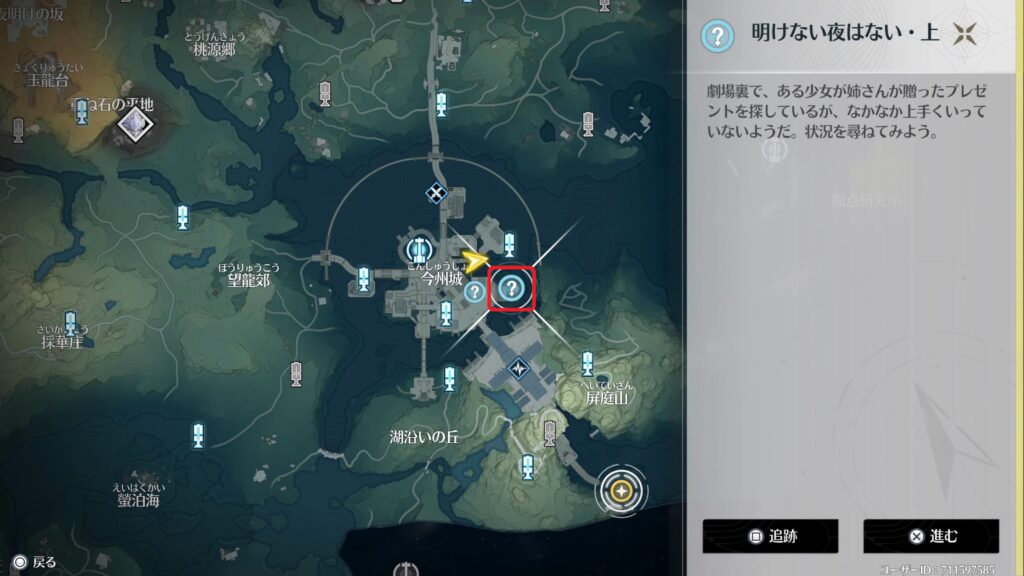Screen dimensions: 1024x576
Task: Proceed using the 進む button
Action: 931,536
